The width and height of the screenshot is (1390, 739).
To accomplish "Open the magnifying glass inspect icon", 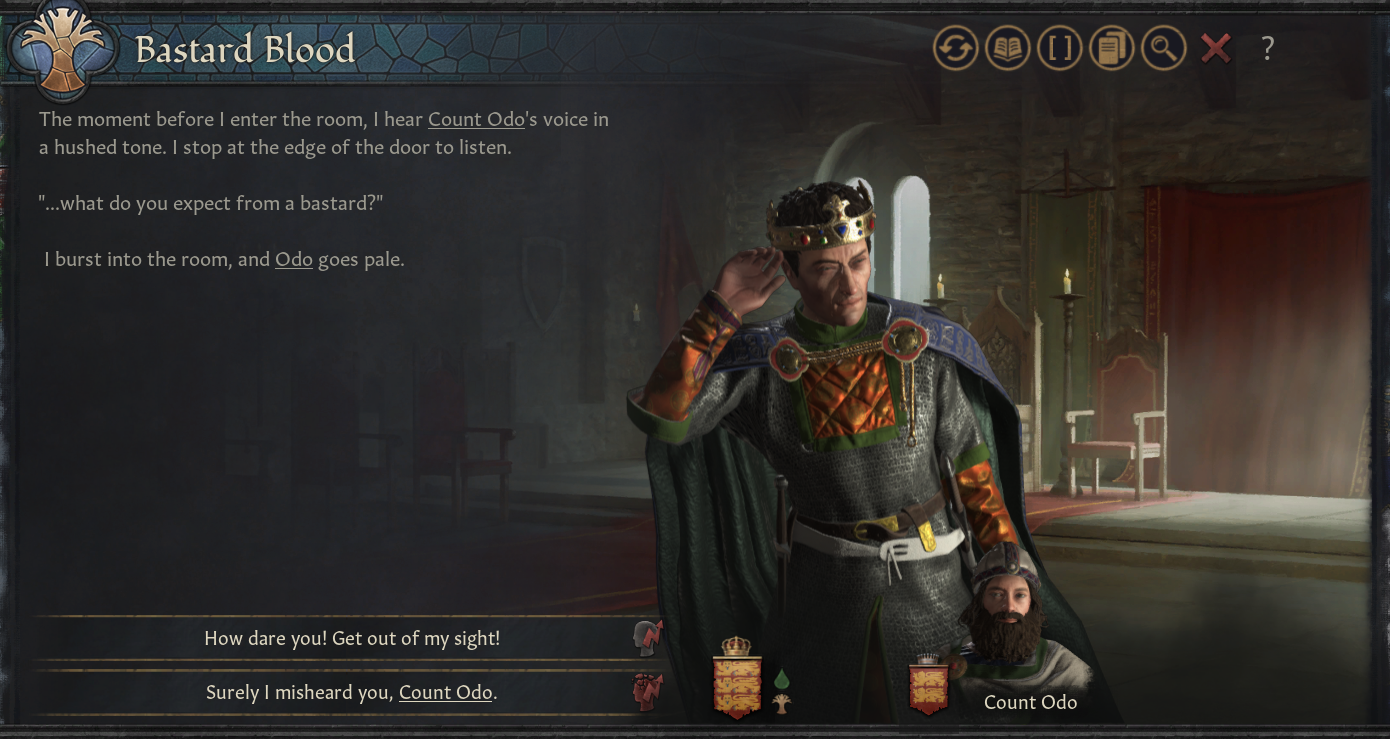I will click(x=1163, y=48).
